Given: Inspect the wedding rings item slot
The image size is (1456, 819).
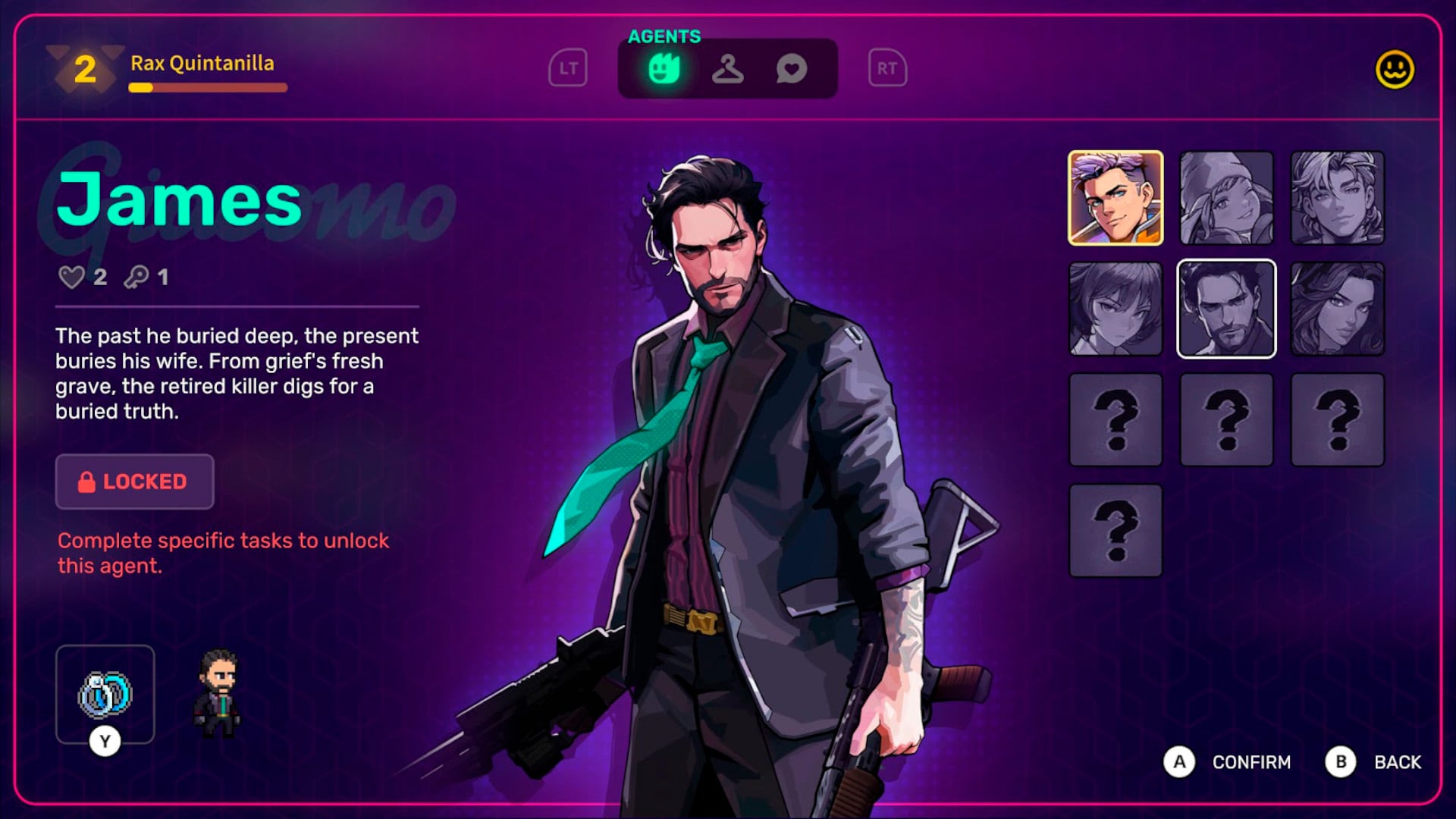Looking at the screenshot, I should [x=105, y=694].
